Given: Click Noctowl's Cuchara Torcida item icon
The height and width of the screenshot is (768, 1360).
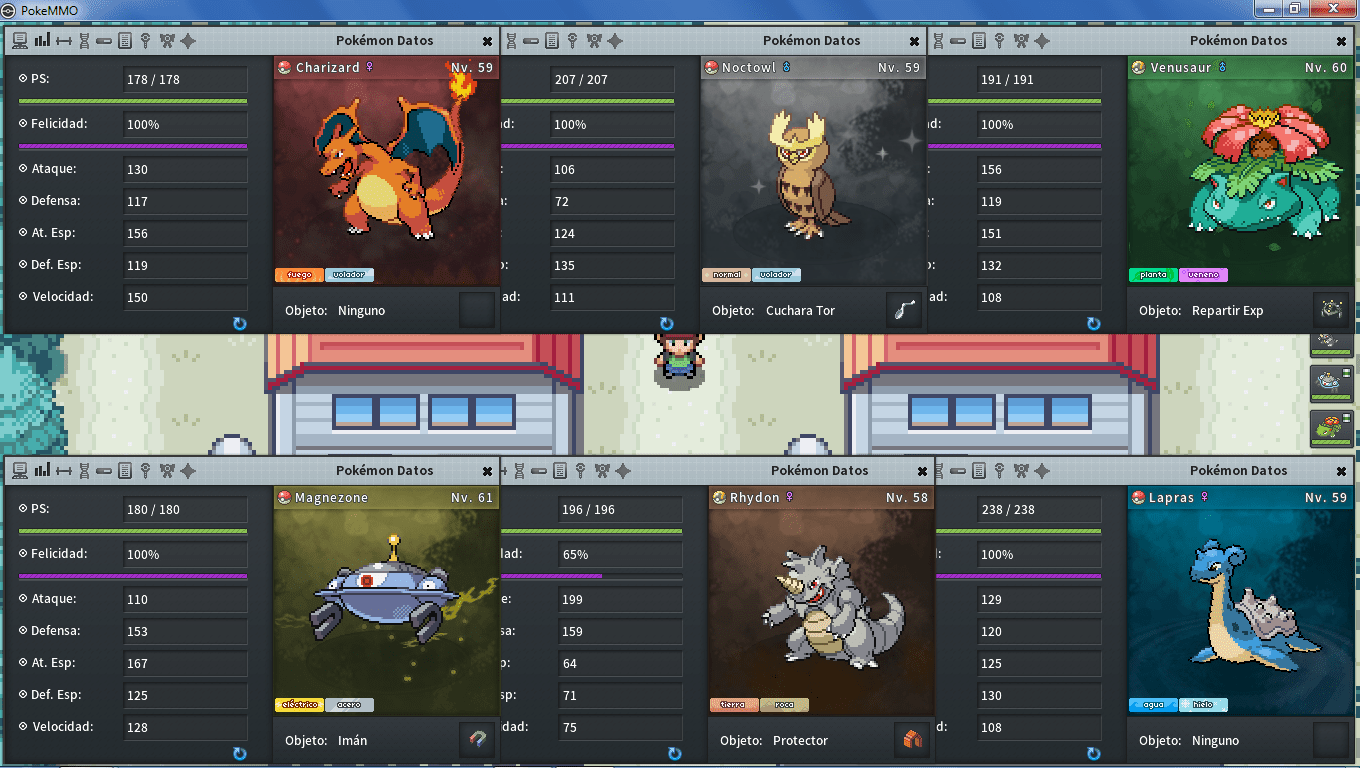Looking at the screenshot, I should click(x=903, y=310).
